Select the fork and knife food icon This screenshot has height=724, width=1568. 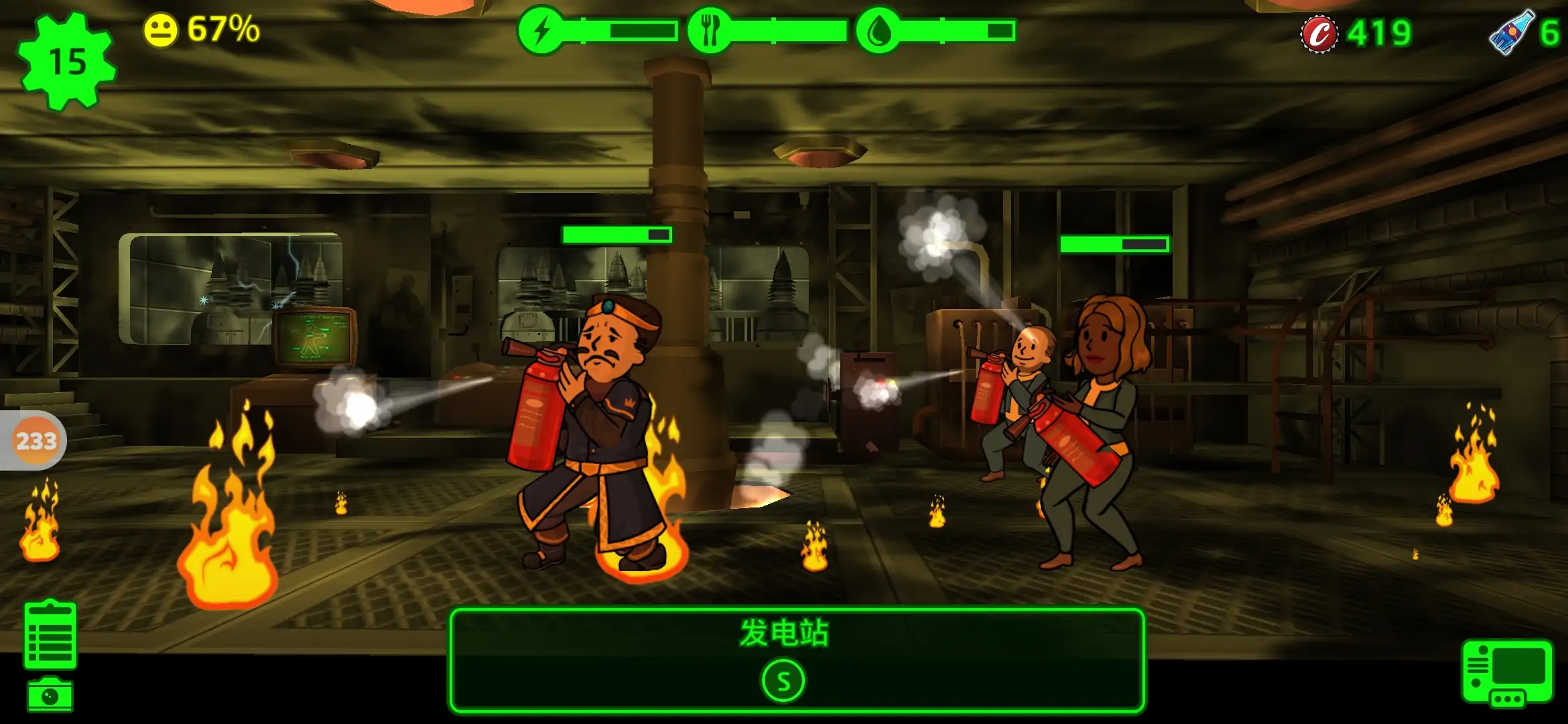click(710, 31)
